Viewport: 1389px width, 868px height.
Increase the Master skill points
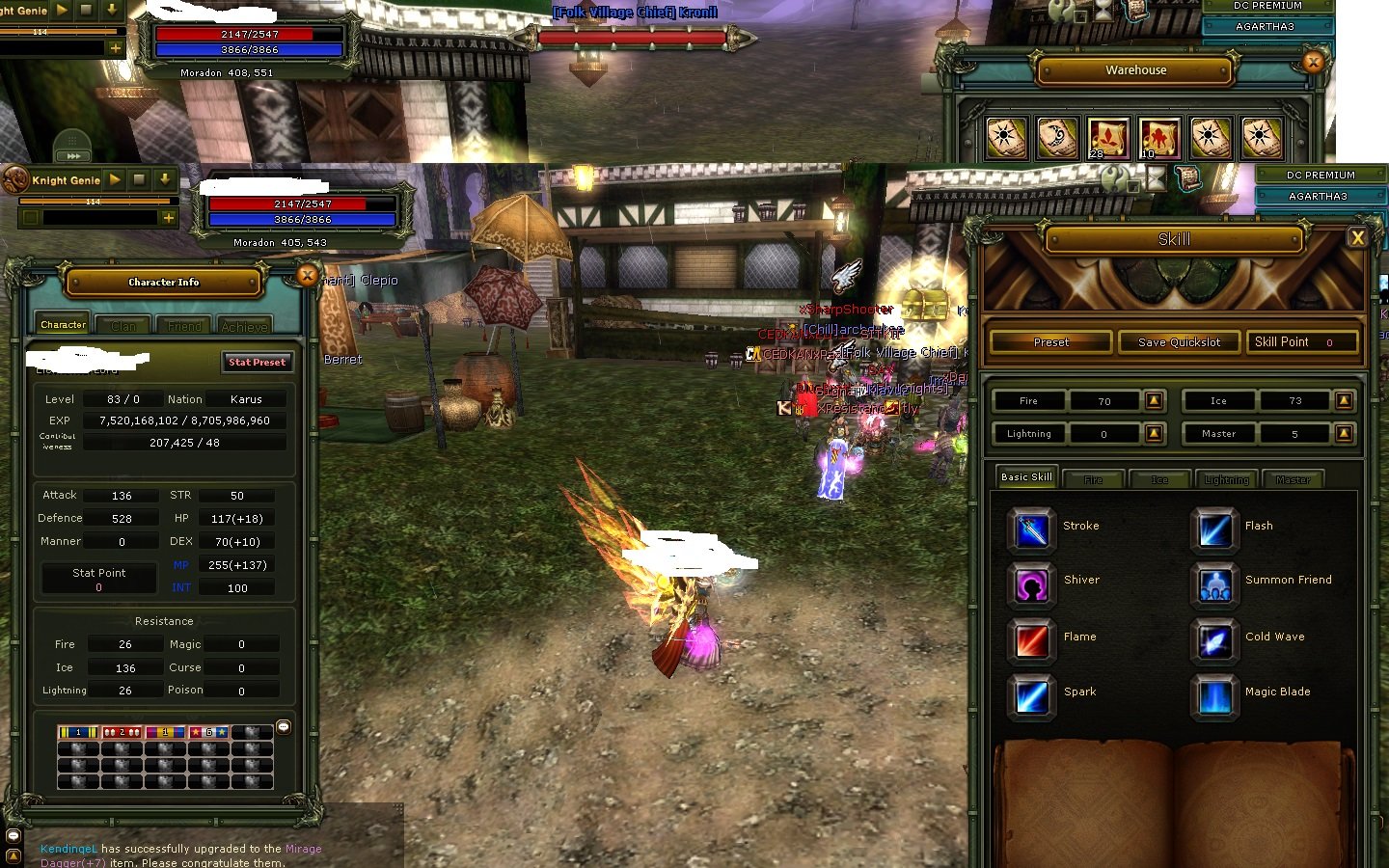(x=1344, y=434)
